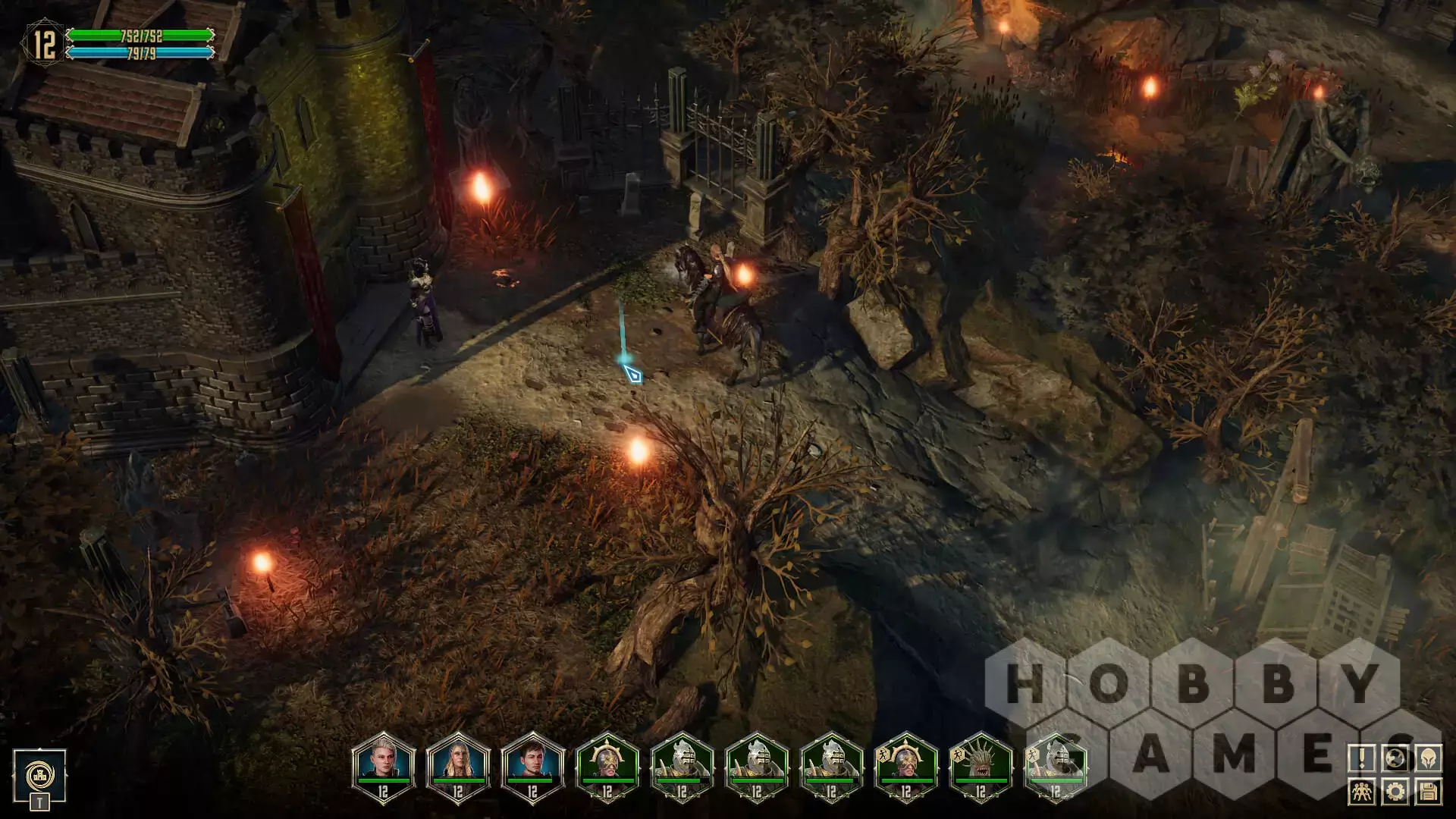Open the hero helmet character screen
The width and height of the screenshot is (1456, 819).
[x=1429, y=758]
